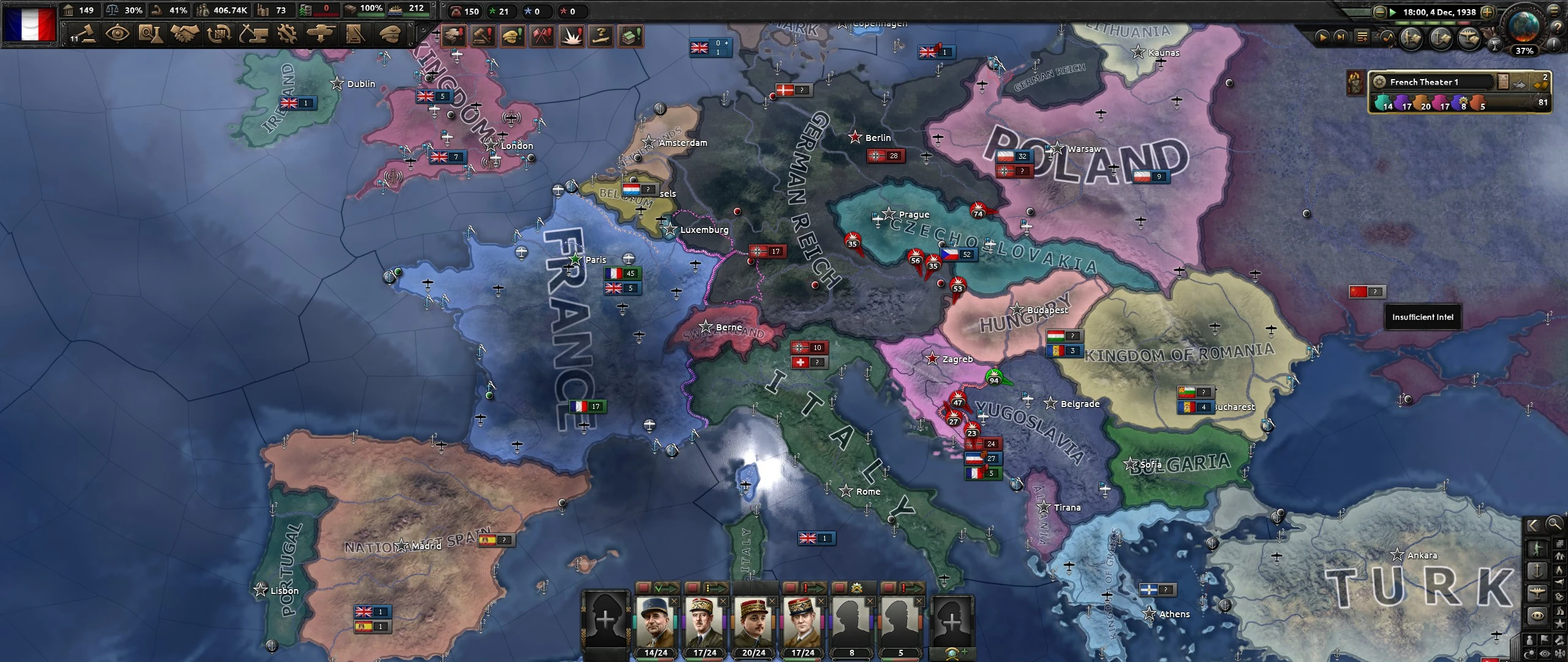Open the Research tab flask icon

pos(151,35)
